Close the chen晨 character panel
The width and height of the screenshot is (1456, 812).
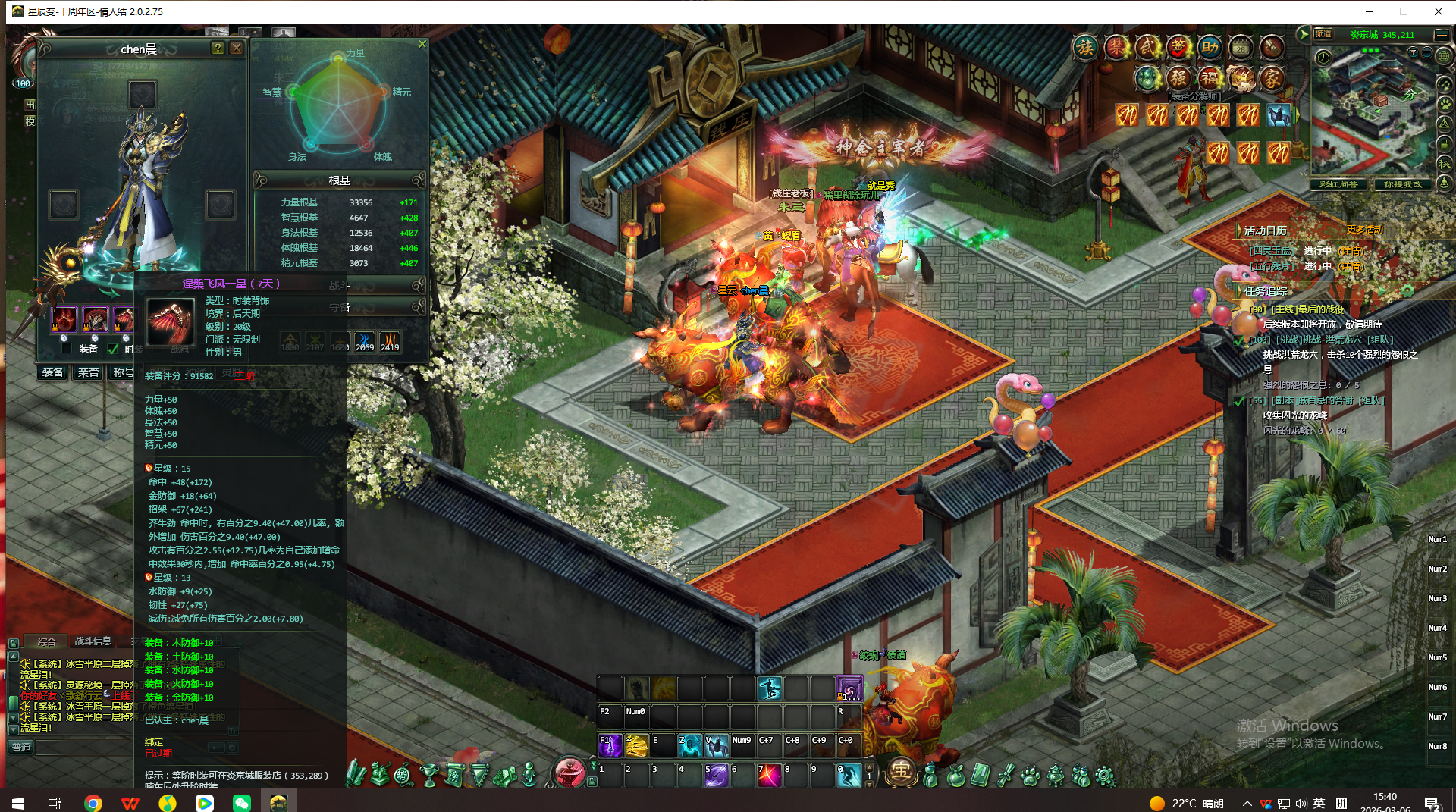tap(237, 48)
